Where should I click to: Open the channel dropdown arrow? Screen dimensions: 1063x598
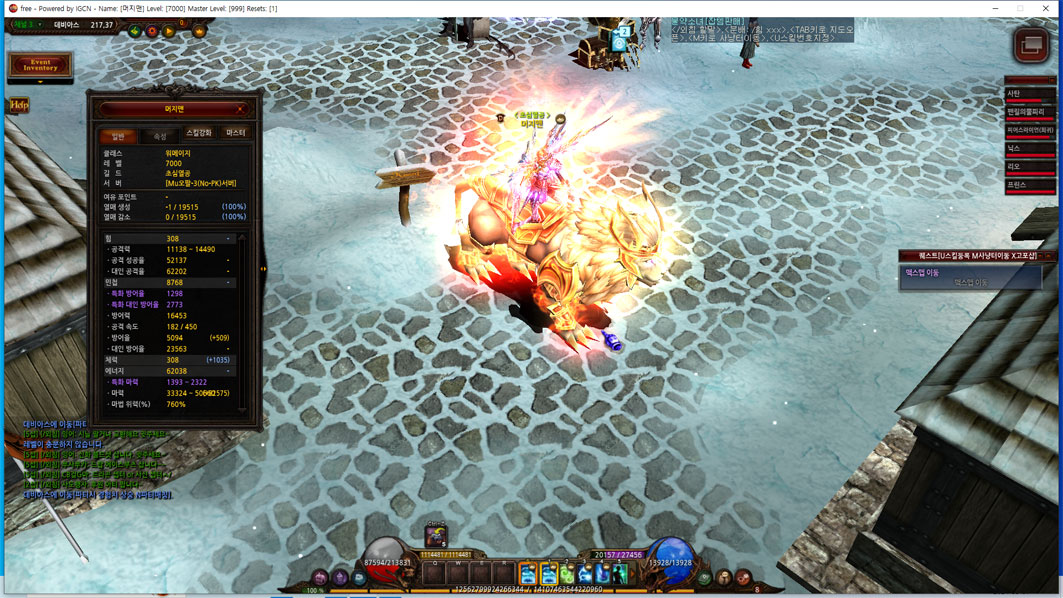pyautogui.click(x=41, y=25)
